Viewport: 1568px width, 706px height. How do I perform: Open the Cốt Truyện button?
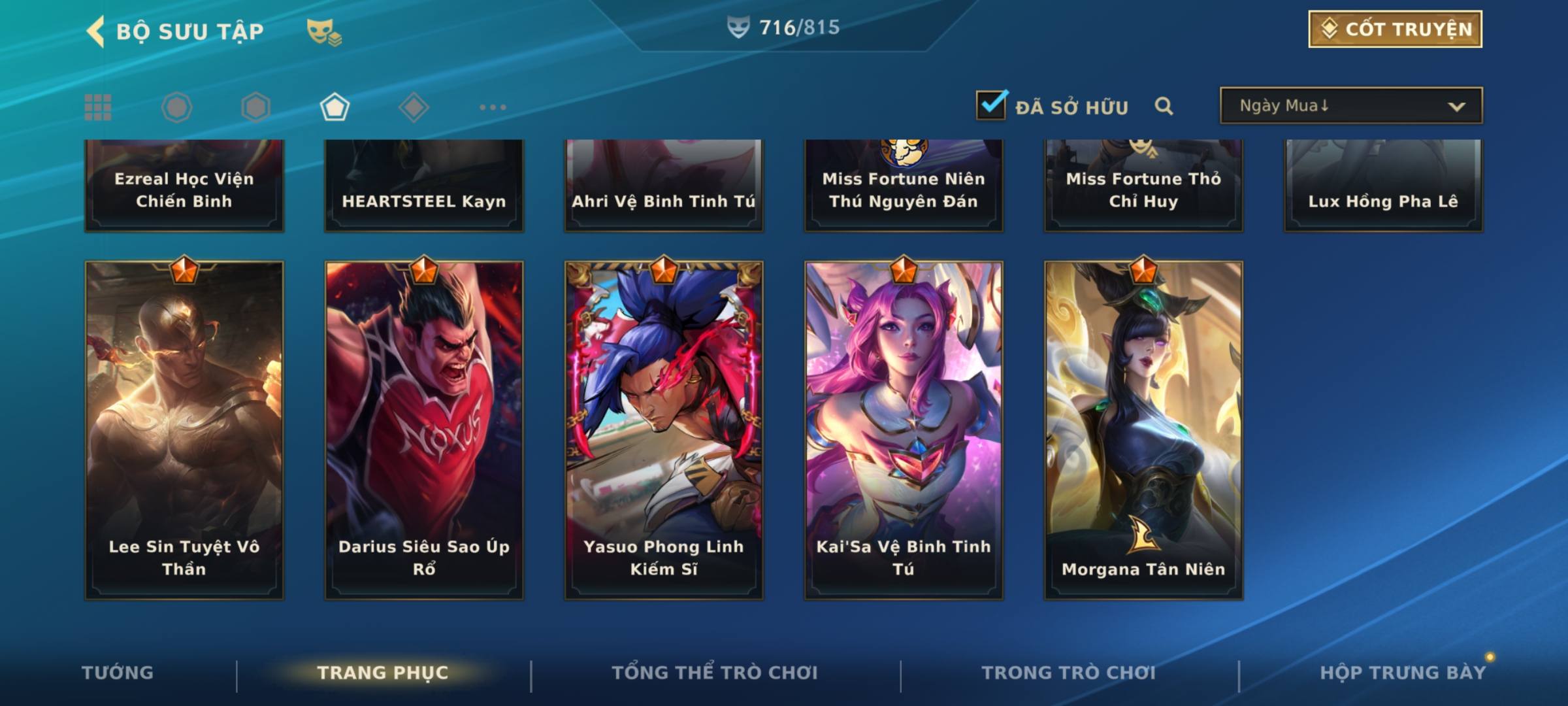[x=1395, y=29]
